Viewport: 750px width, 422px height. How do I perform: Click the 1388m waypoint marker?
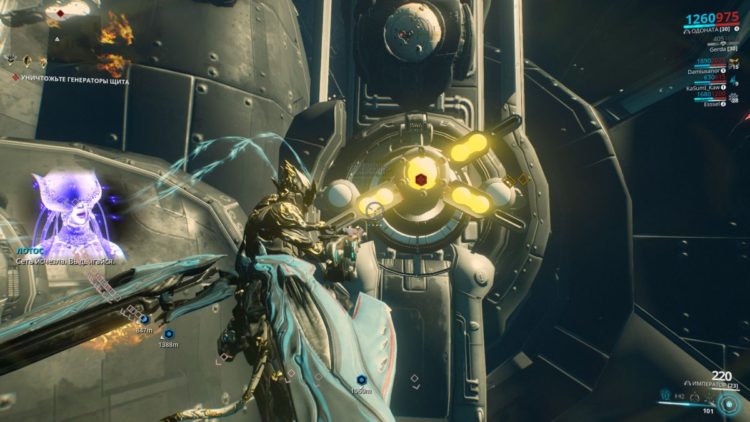click(168, 334)
